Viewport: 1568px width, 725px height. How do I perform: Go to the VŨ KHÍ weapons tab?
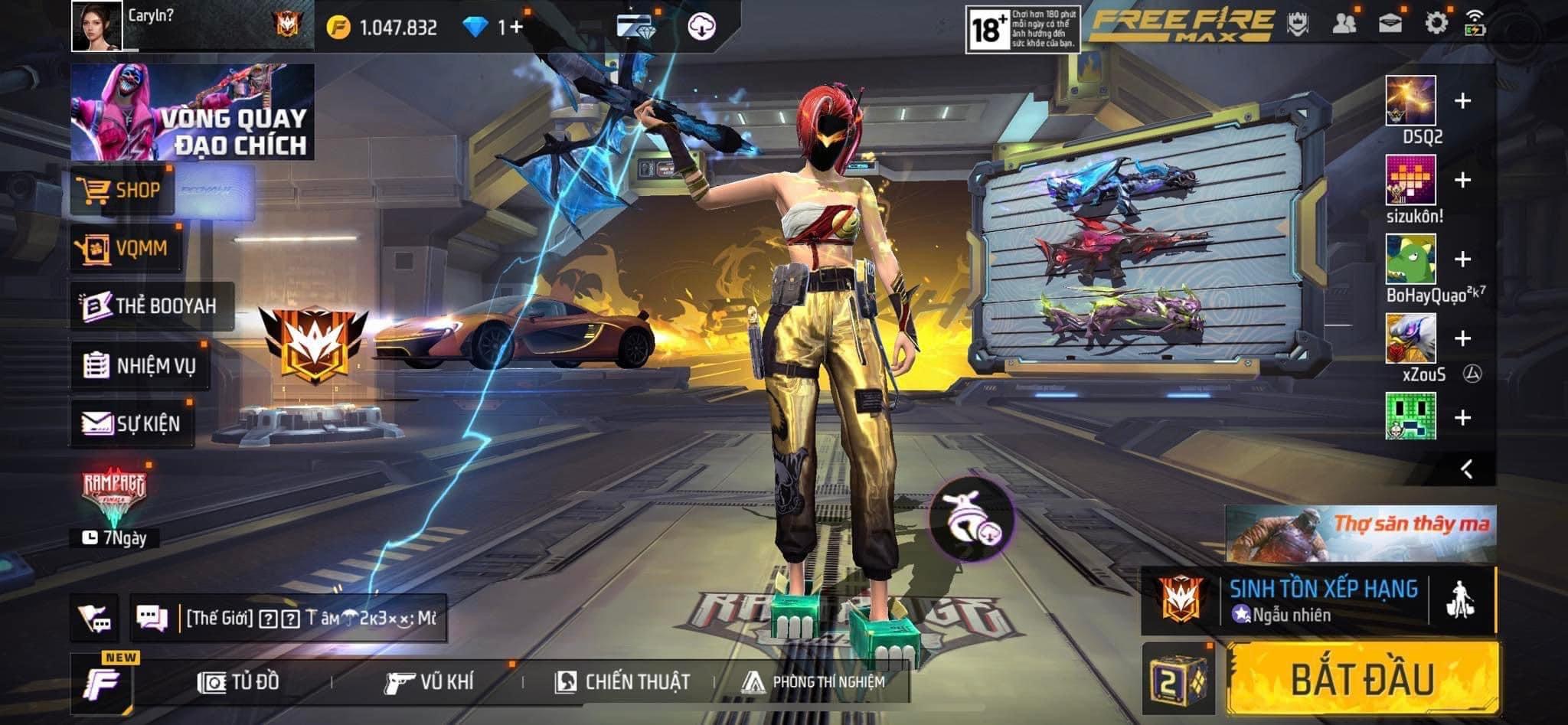[x=430, y=681]
